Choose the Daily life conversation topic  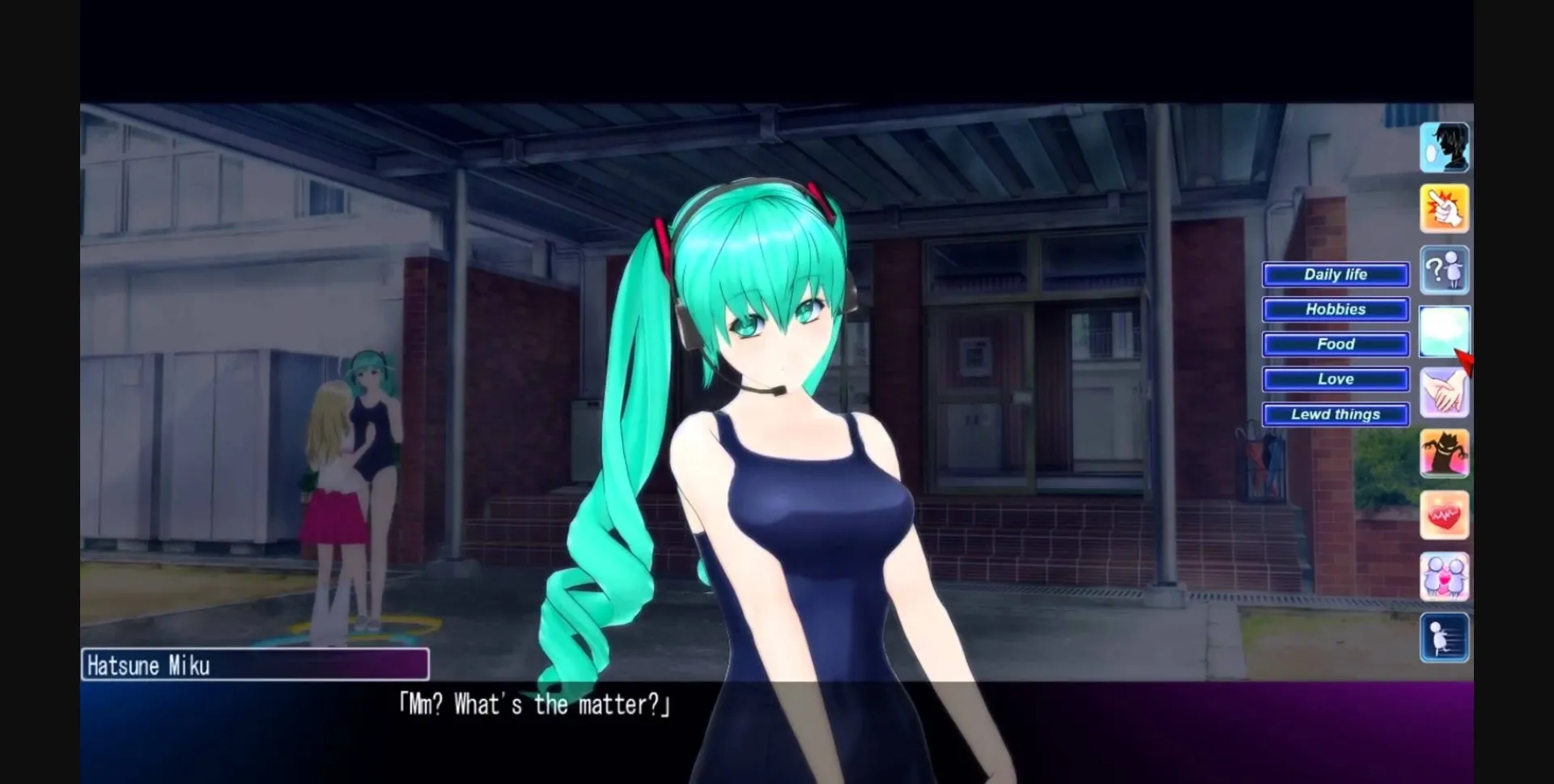coord(1335,274)
